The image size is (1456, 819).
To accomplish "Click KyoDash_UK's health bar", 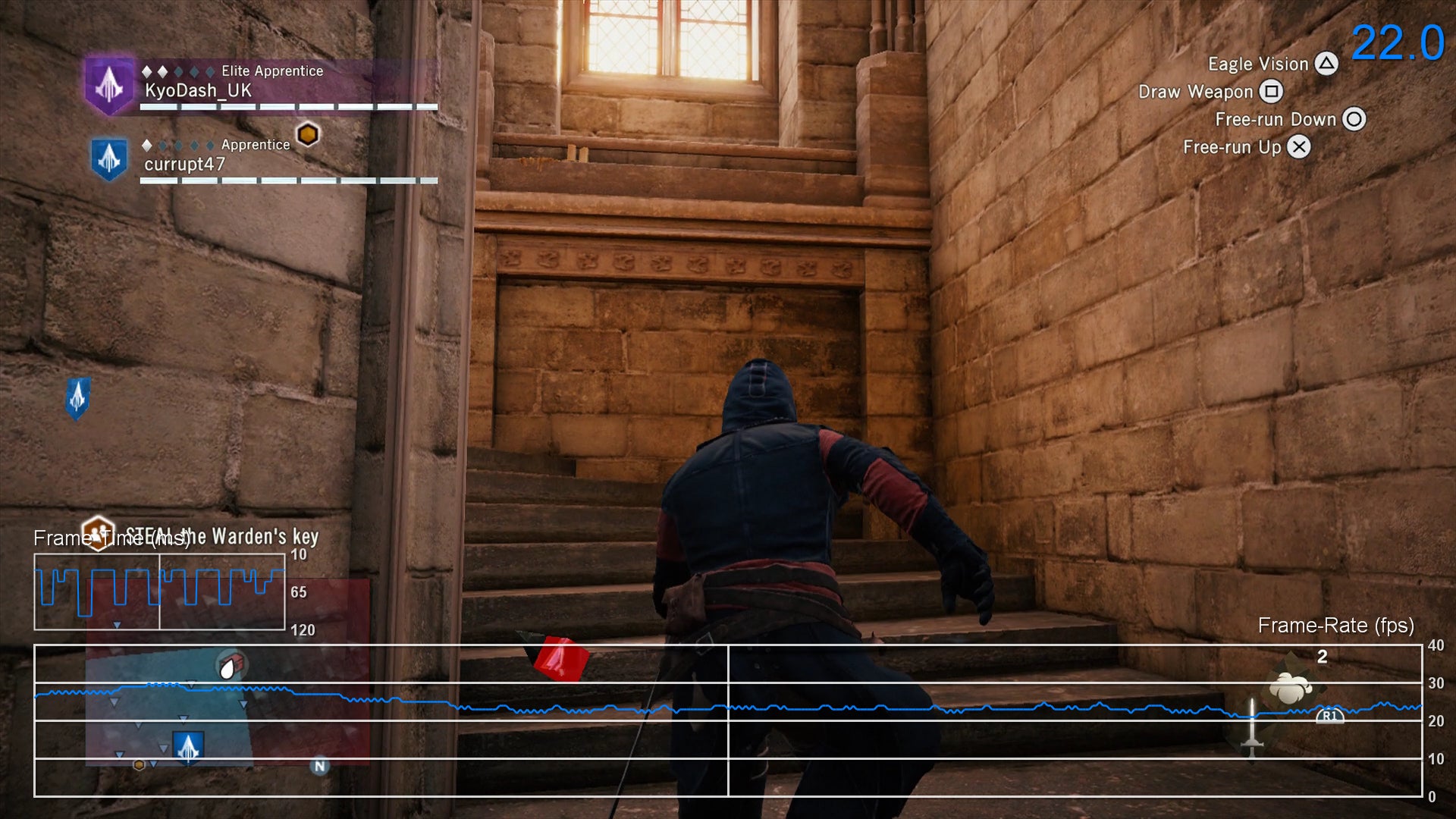I will [288, 106].
